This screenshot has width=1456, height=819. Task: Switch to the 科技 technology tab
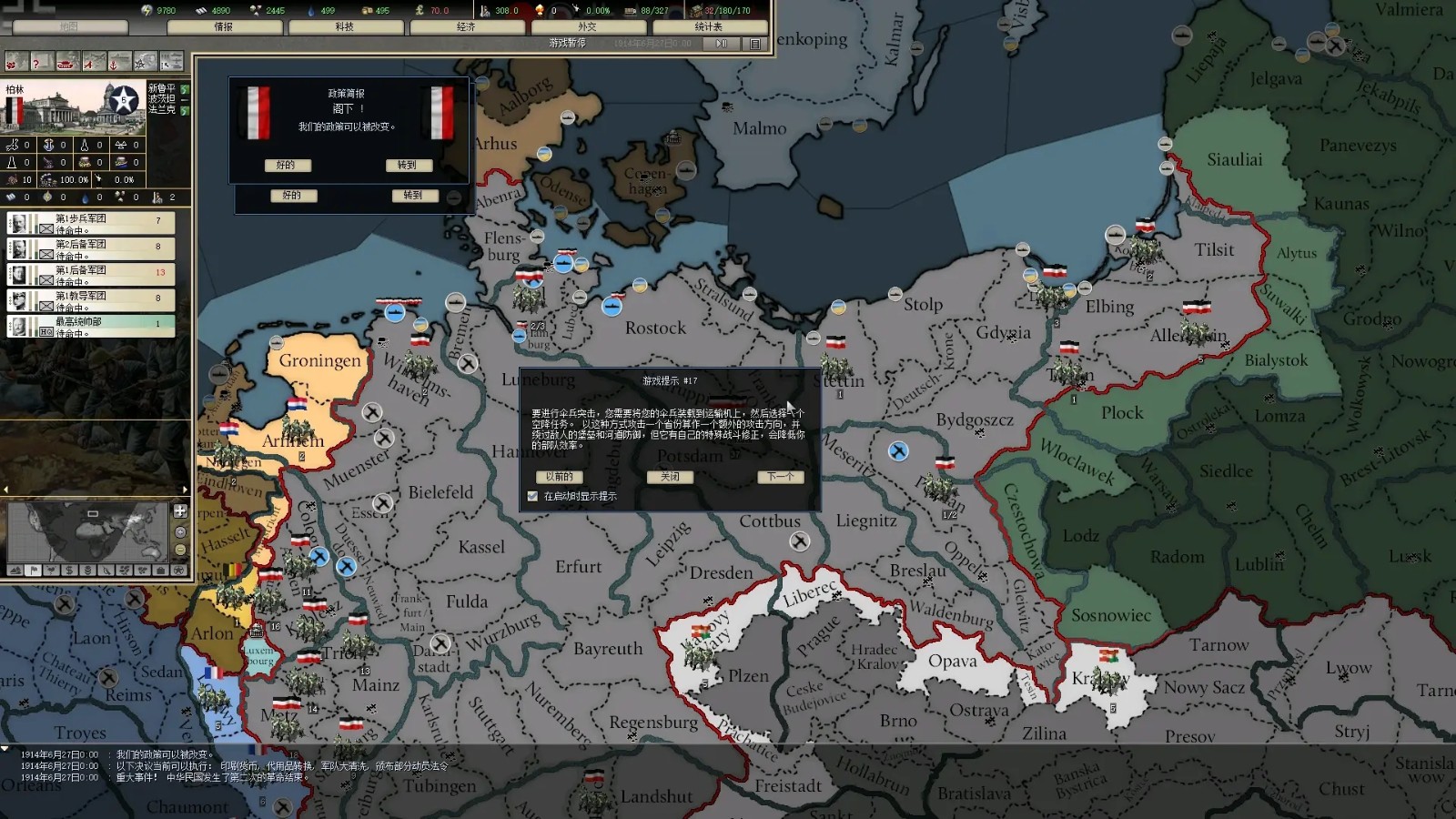click(345, 27)
